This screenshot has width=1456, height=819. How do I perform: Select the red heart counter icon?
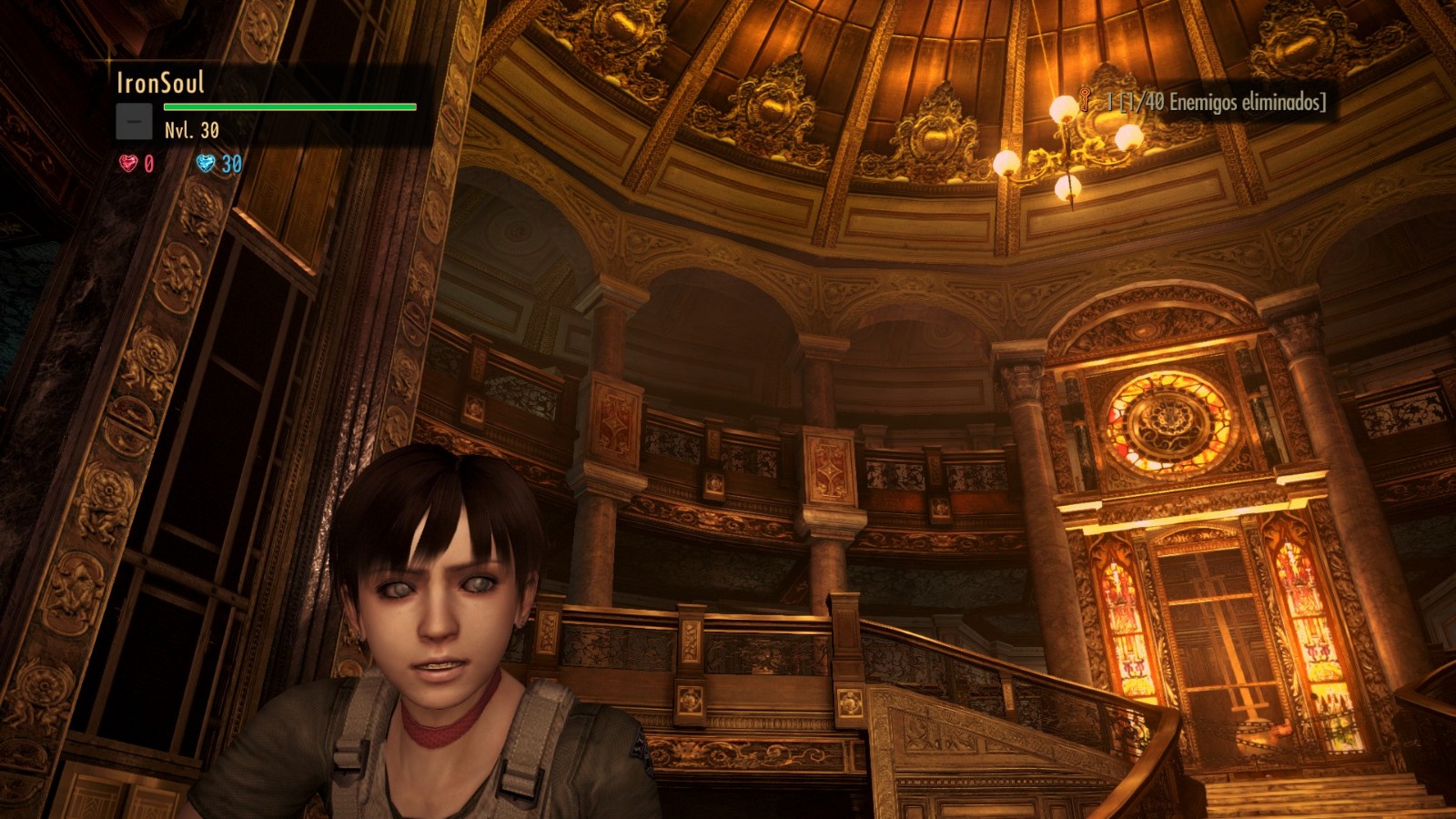coord(128,163)
